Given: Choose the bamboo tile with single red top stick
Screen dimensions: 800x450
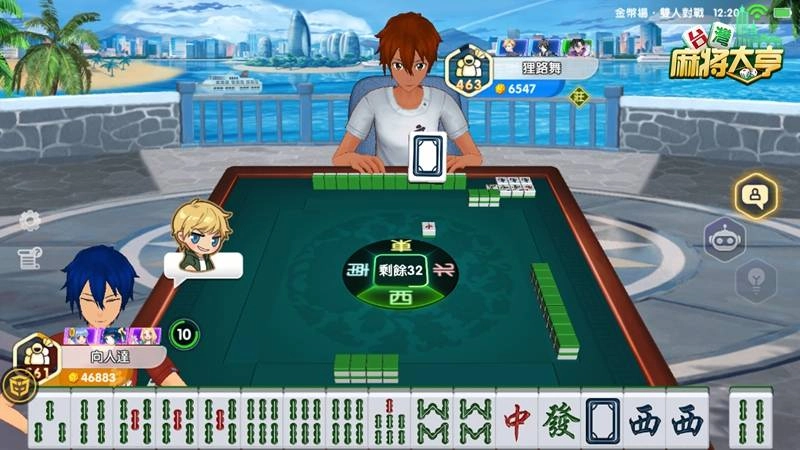Looking at the screenshot, I should point(389,420).
